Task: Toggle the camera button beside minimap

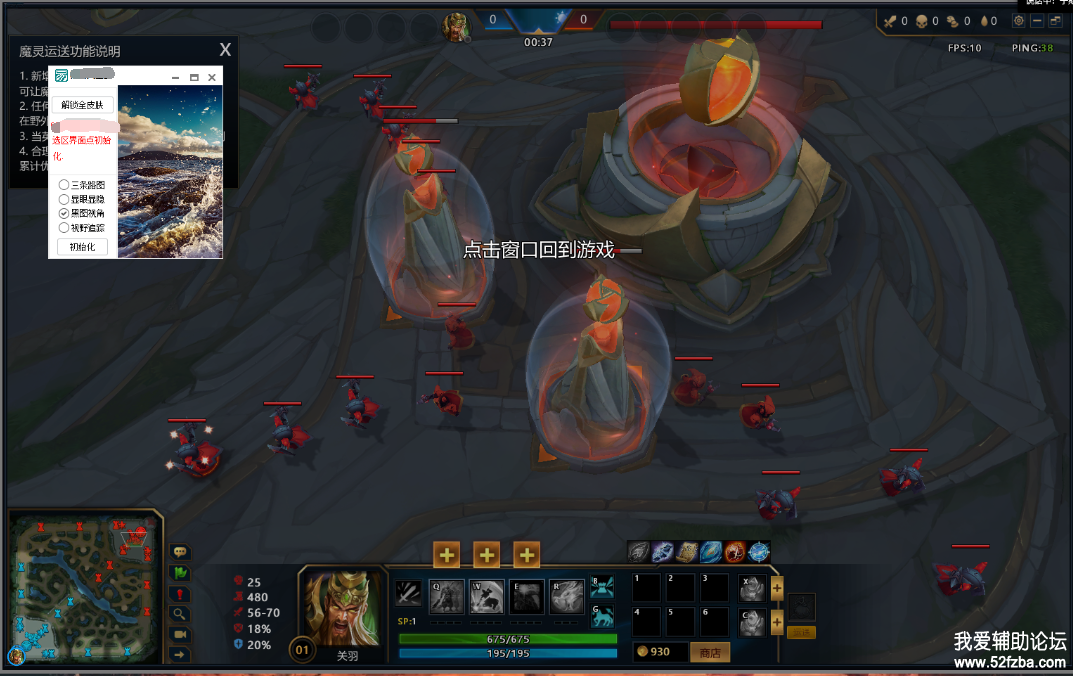Action: tap(180, 634)
